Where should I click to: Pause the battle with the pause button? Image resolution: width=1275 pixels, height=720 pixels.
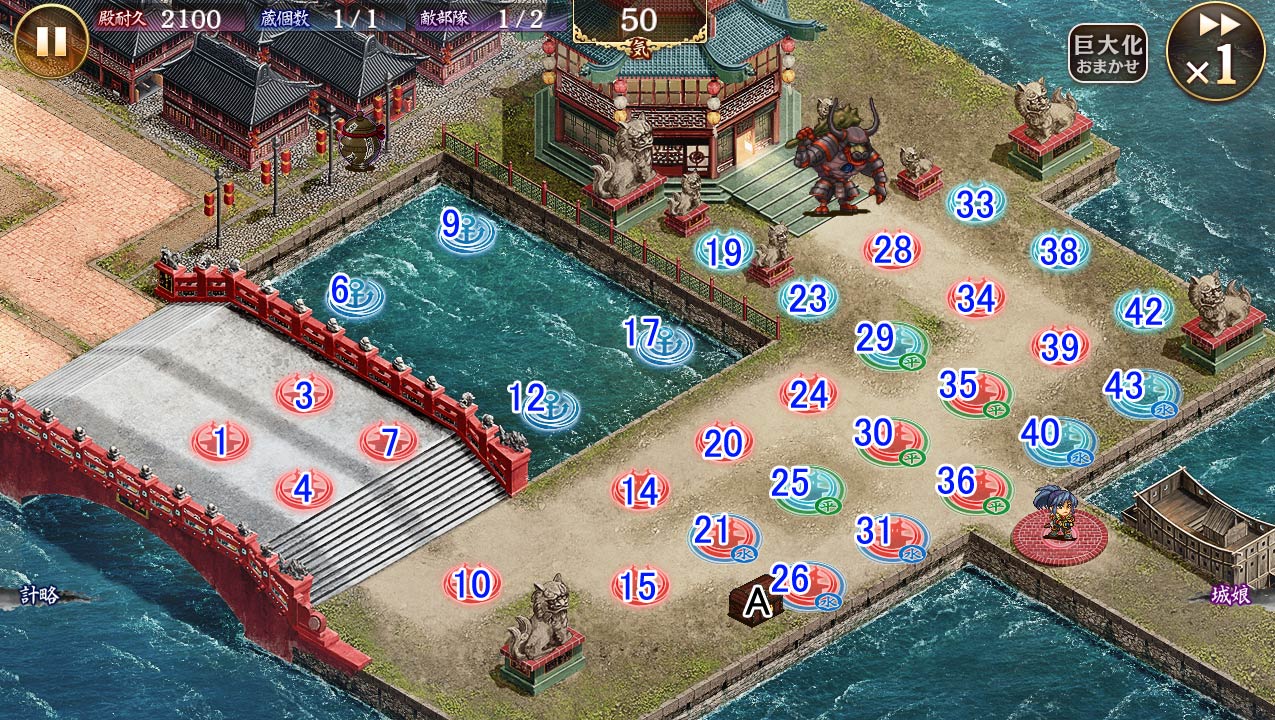coord(50,41)
